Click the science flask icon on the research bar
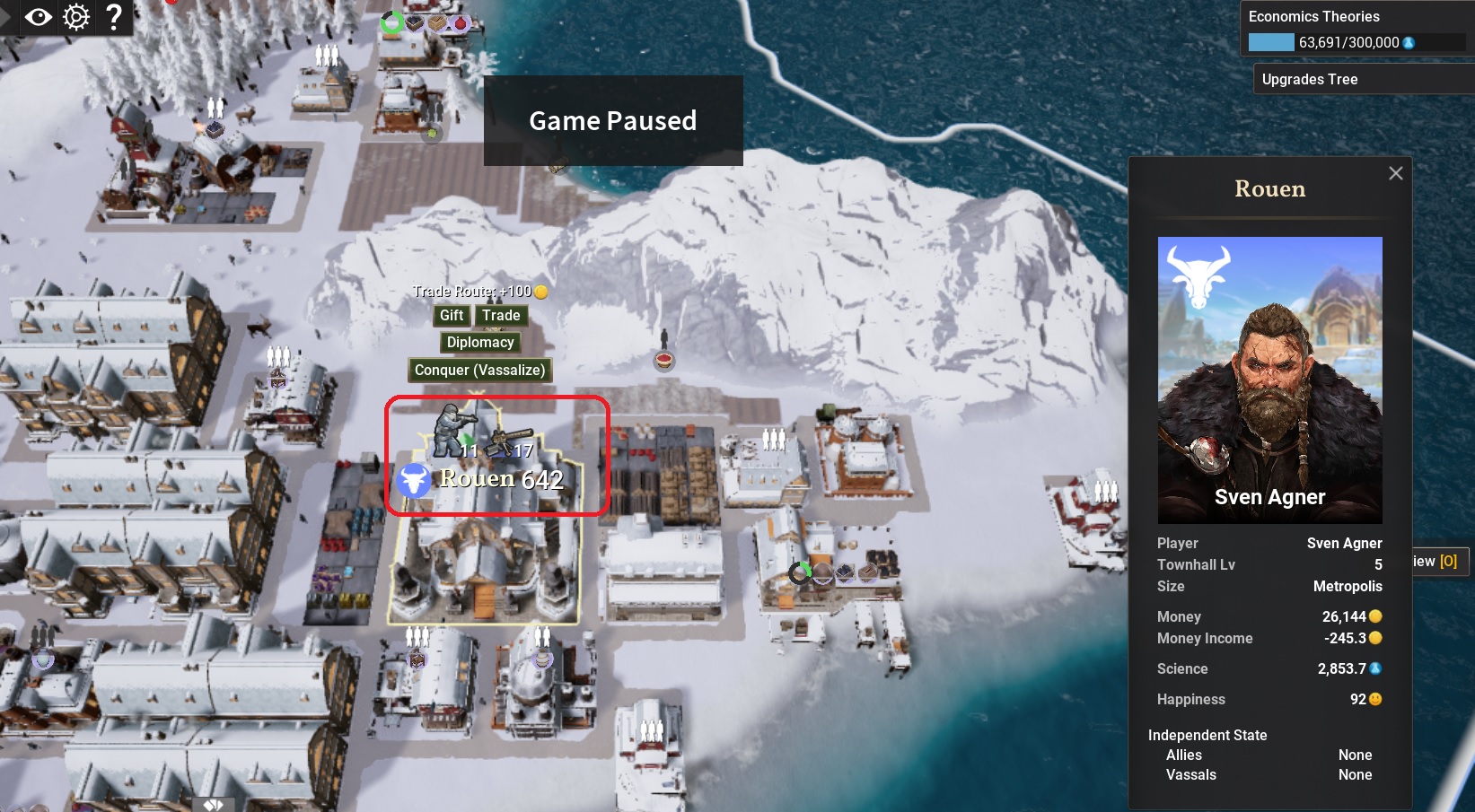This screenshot has height=812, width=1475. point(1409,41)
